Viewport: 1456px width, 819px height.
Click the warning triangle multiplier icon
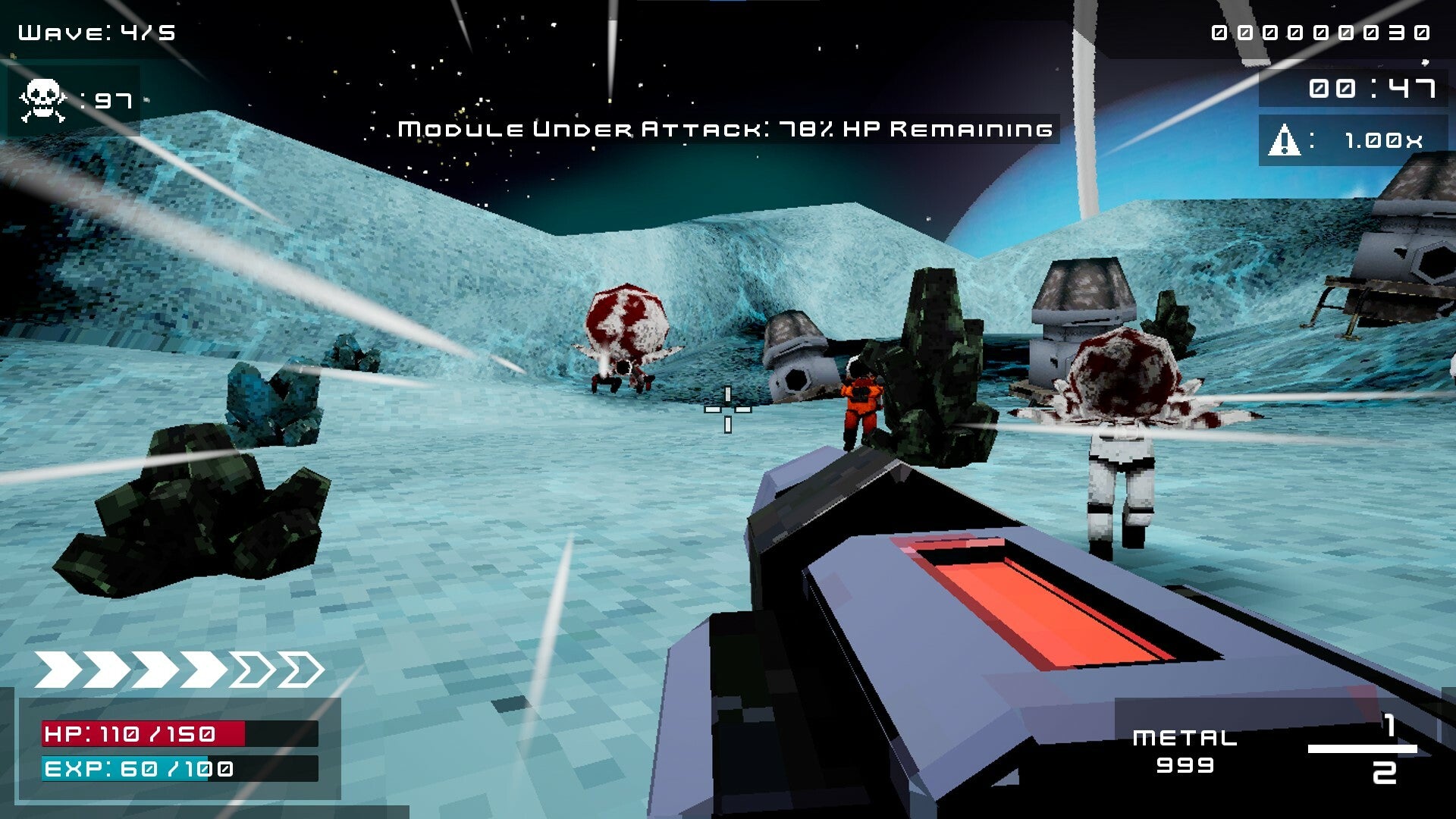[x=1284, y=140]
